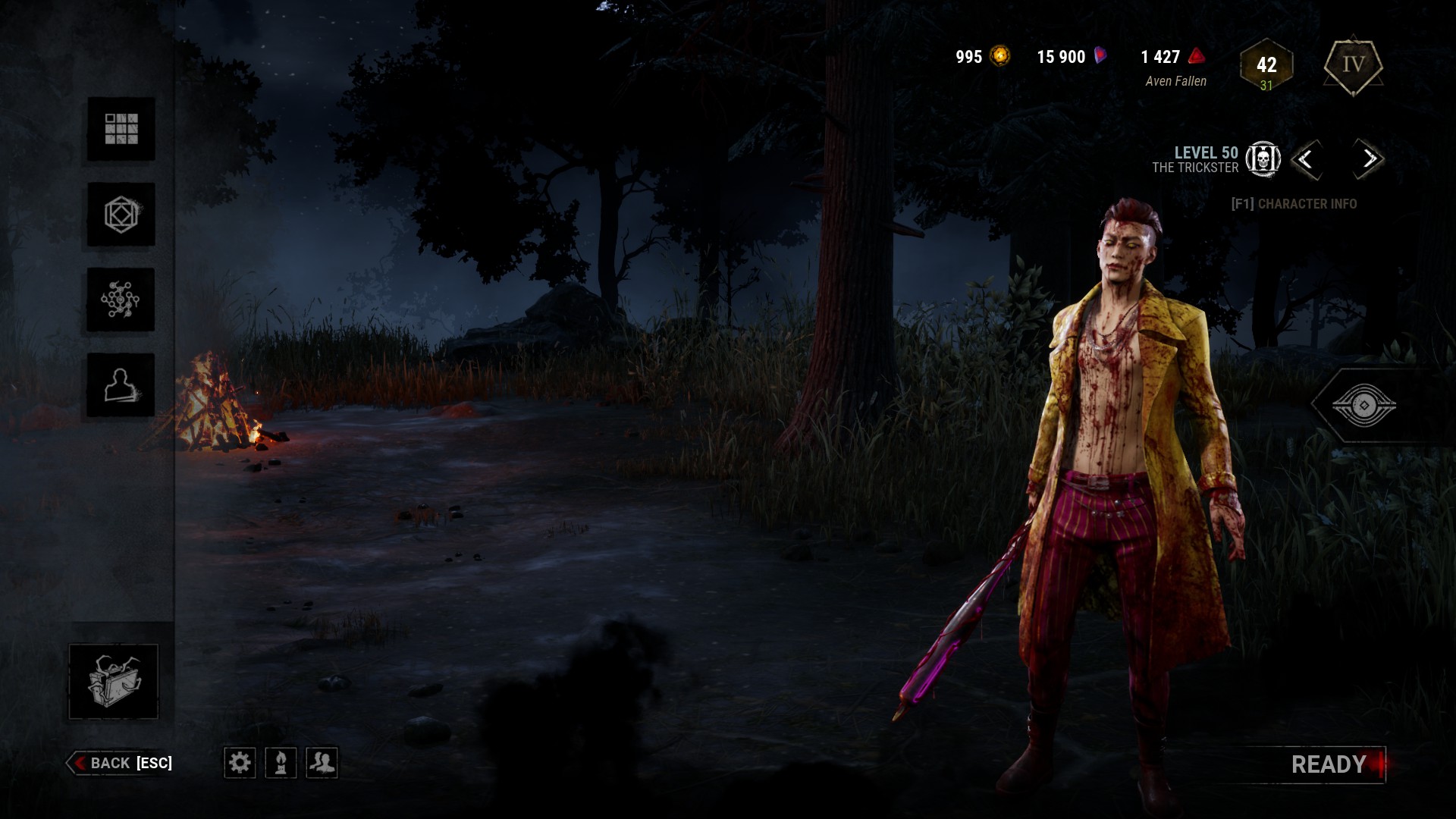
Task: Open the character selection silhouette menu
Action: click(x=121, y=385)
